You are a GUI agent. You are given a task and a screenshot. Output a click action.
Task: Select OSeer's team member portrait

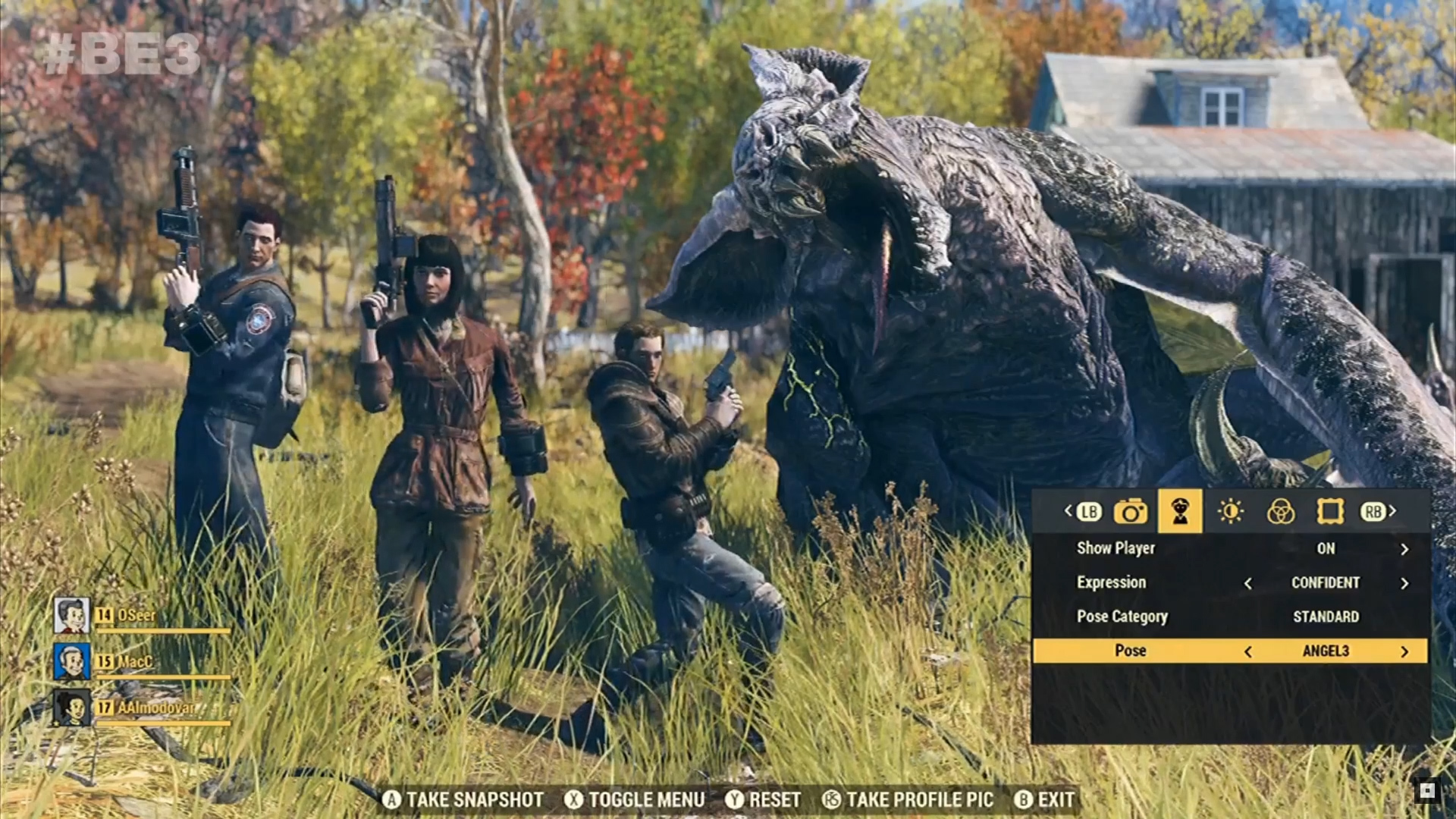coord(72,615)
